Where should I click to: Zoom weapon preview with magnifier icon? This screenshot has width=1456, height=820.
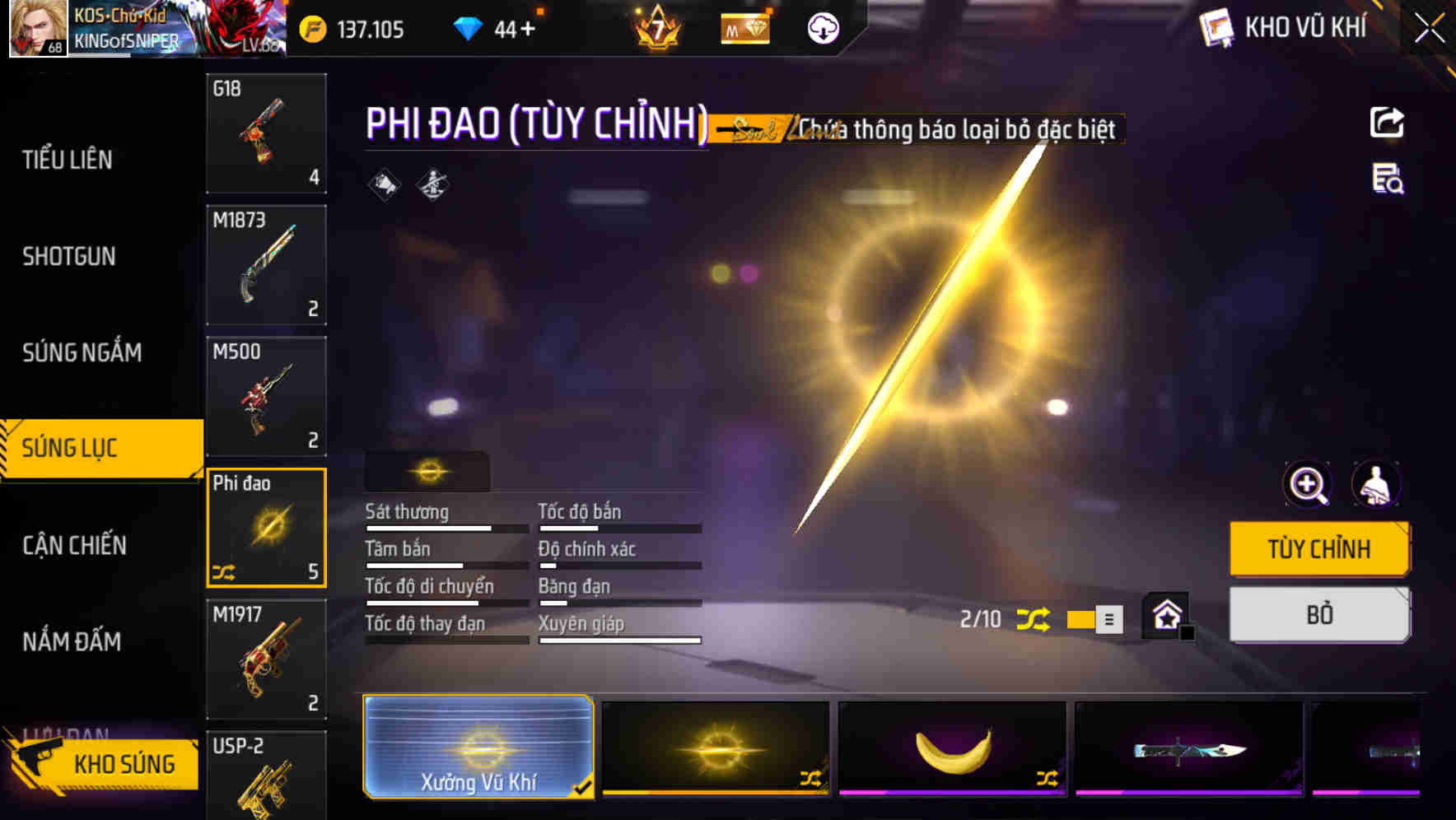pyautogui.click(x=1307, y=485)
